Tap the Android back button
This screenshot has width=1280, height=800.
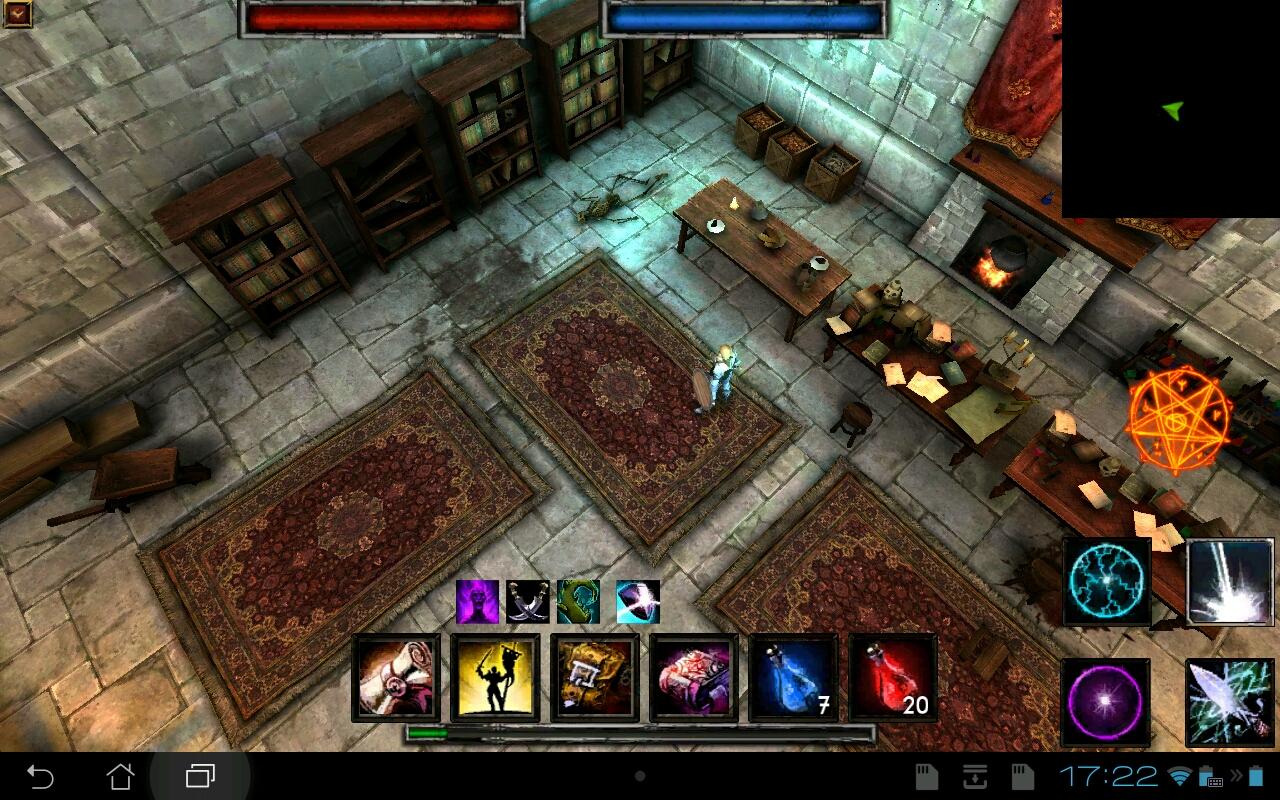point(40,776)
